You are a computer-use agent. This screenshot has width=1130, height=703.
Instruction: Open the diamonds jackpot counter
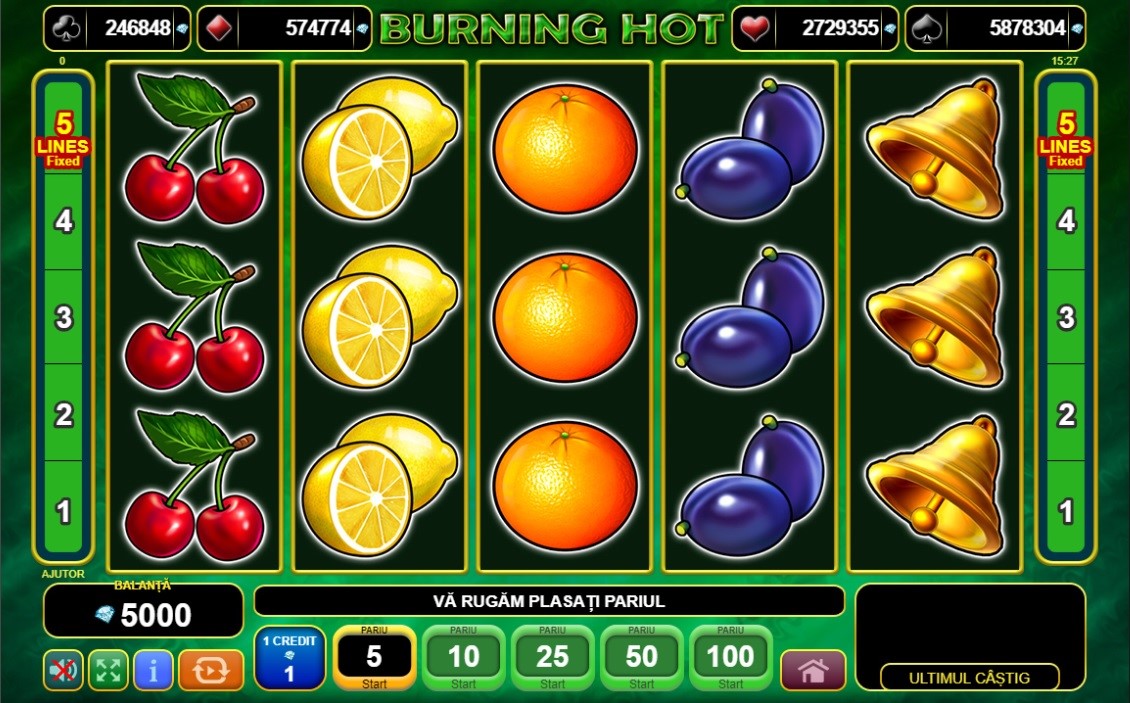284,28
